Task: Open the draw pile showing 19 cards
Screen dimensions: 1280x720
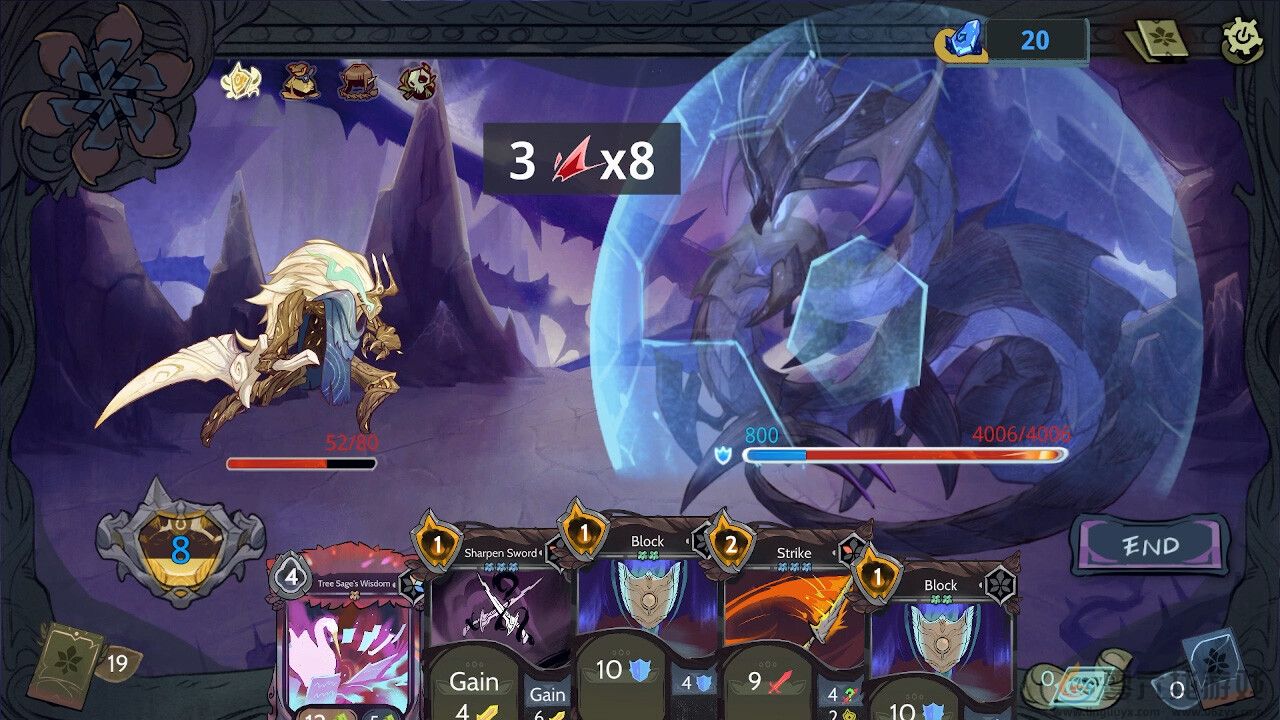Action: (x=68, y=662)
